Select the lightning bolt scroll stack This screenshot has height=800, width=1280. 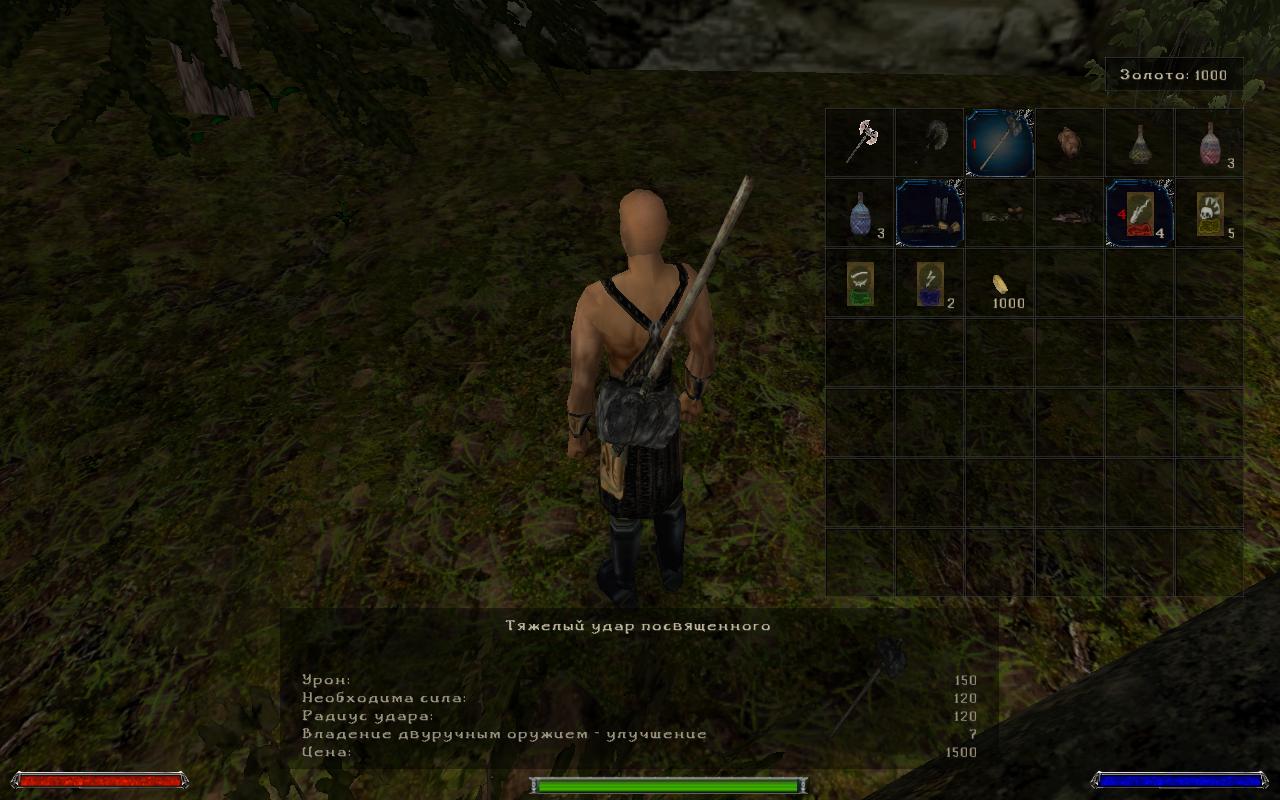click(x=929, y=283)
